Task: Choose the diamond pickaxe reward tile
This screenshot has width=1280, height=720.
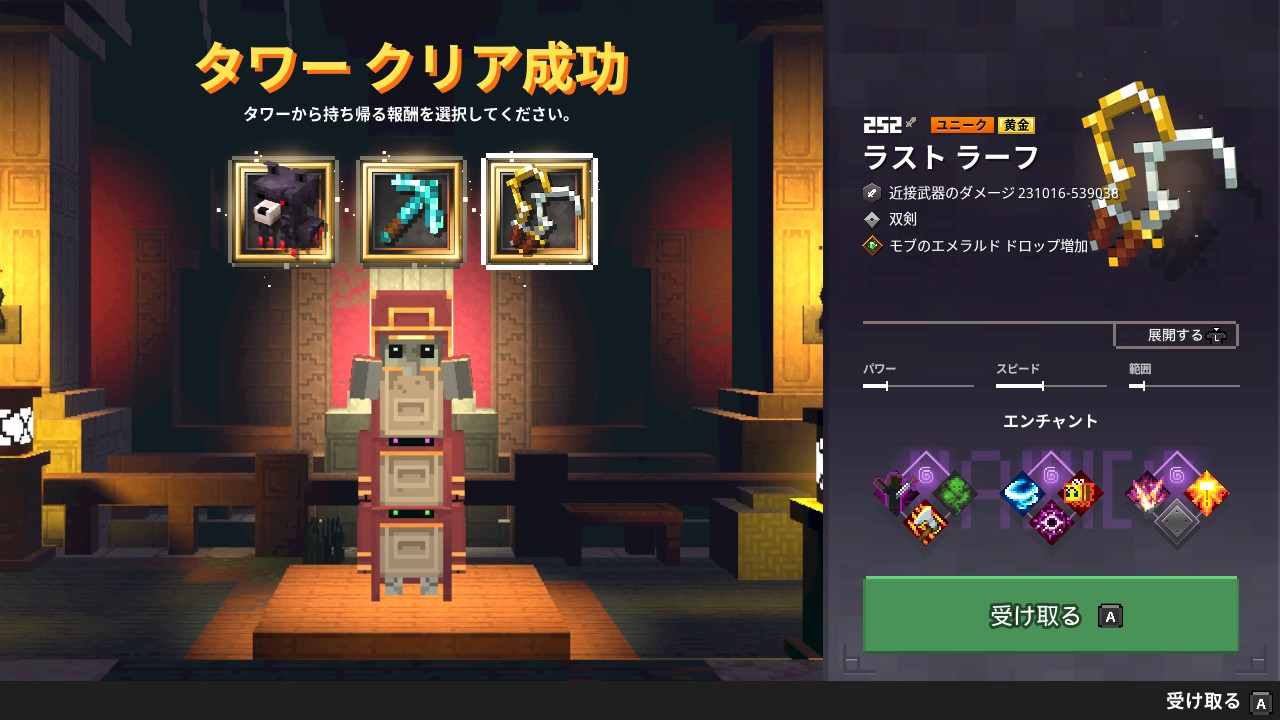Action: (x=411, y=211)
